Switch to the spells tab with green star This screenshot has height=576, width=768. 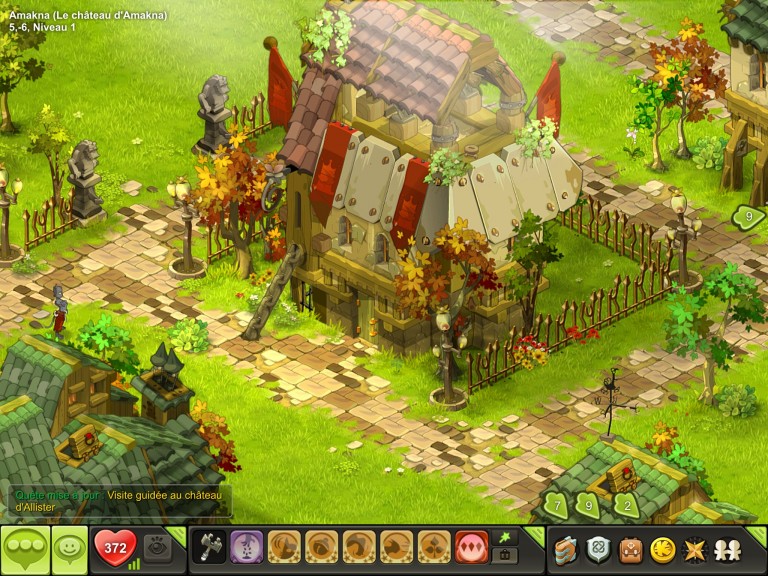tap(505, 538)
